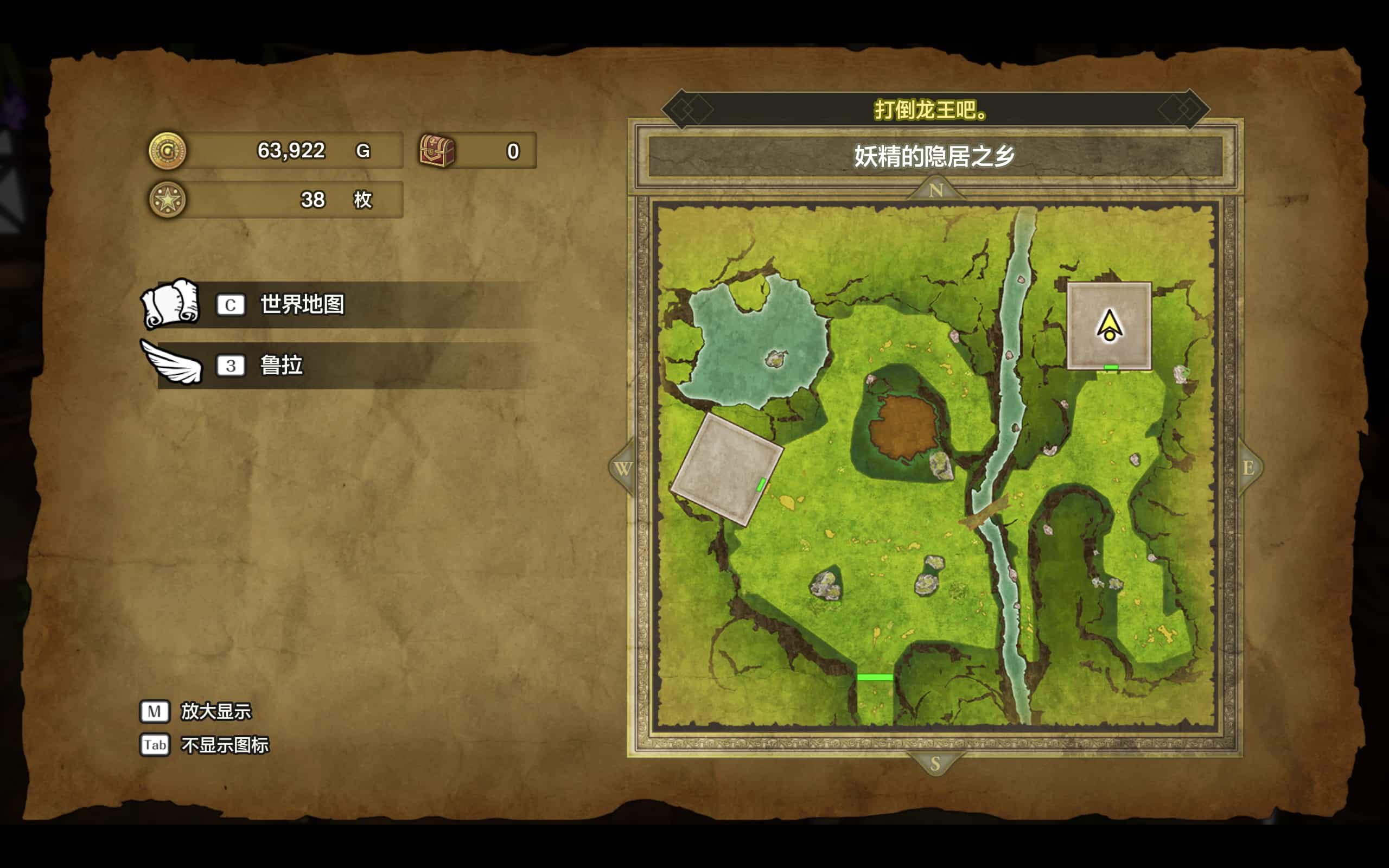Choose the 放大显示 enlarge map option
1389x868 pixels.
(x=216, y=711)
